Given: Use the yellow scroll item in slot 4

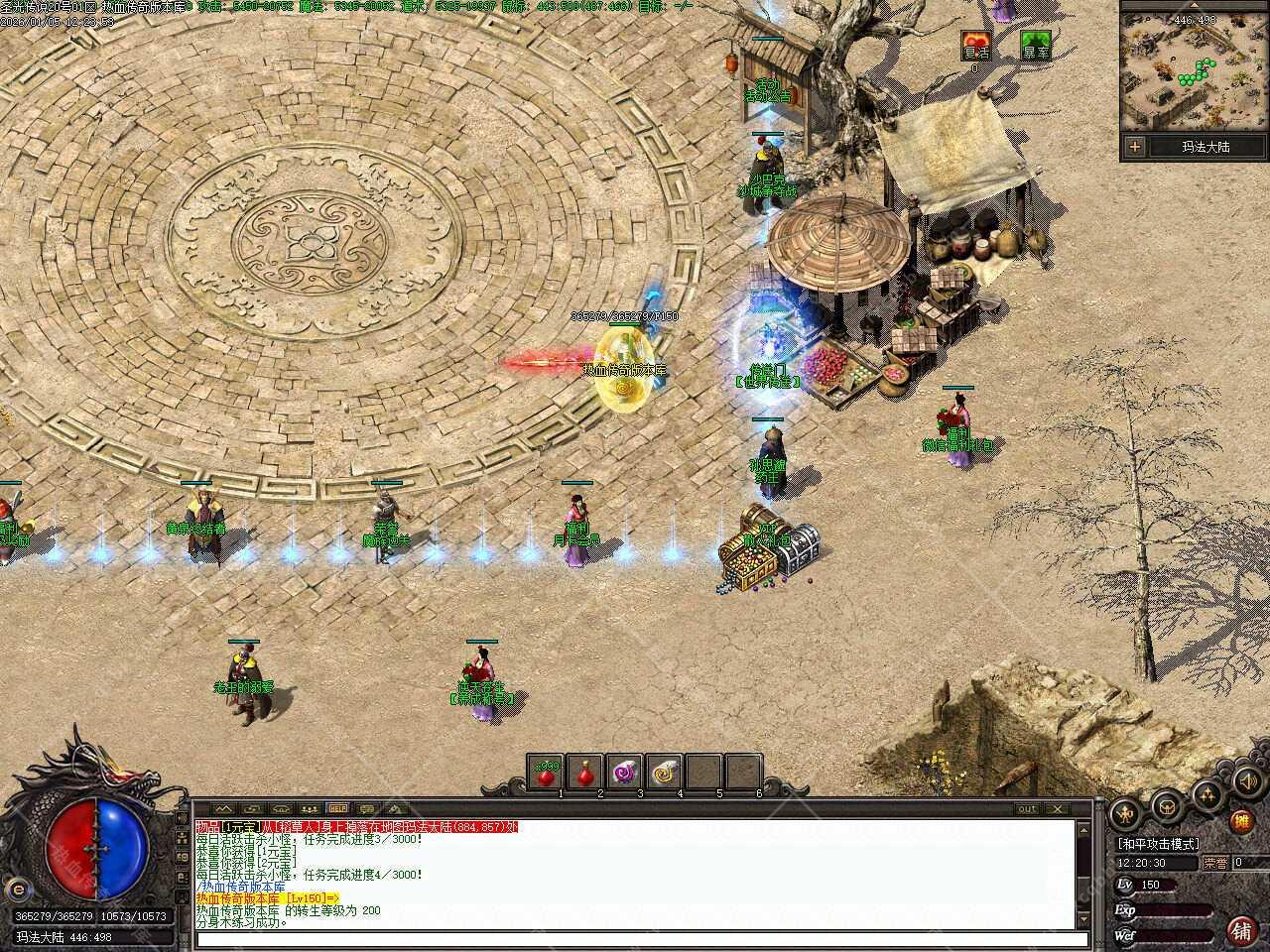Looking at the screenshot, I should coord(664,773).
